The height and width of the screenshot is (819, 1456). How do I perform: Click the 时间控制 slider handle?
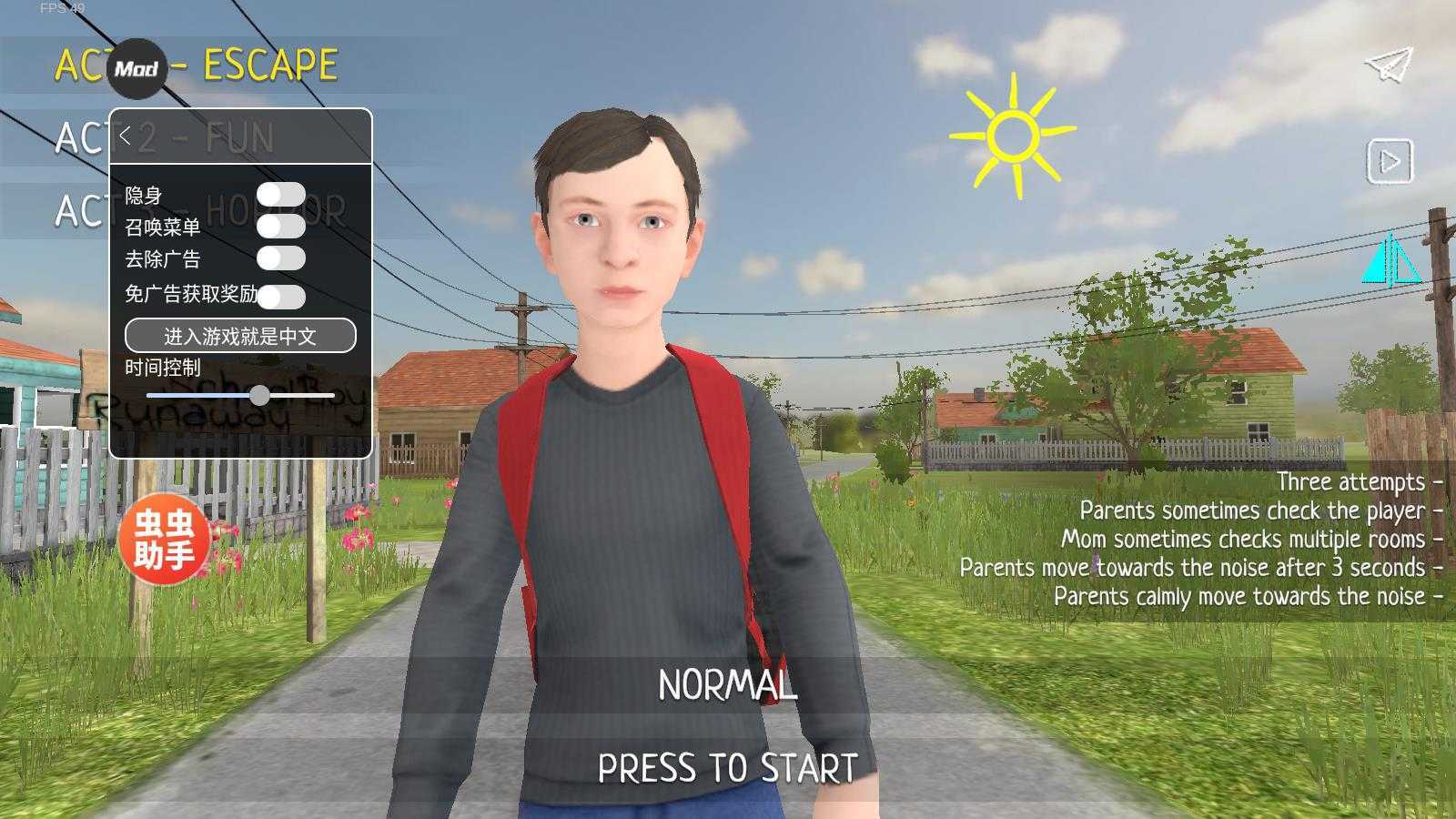(x=260, y=395)
